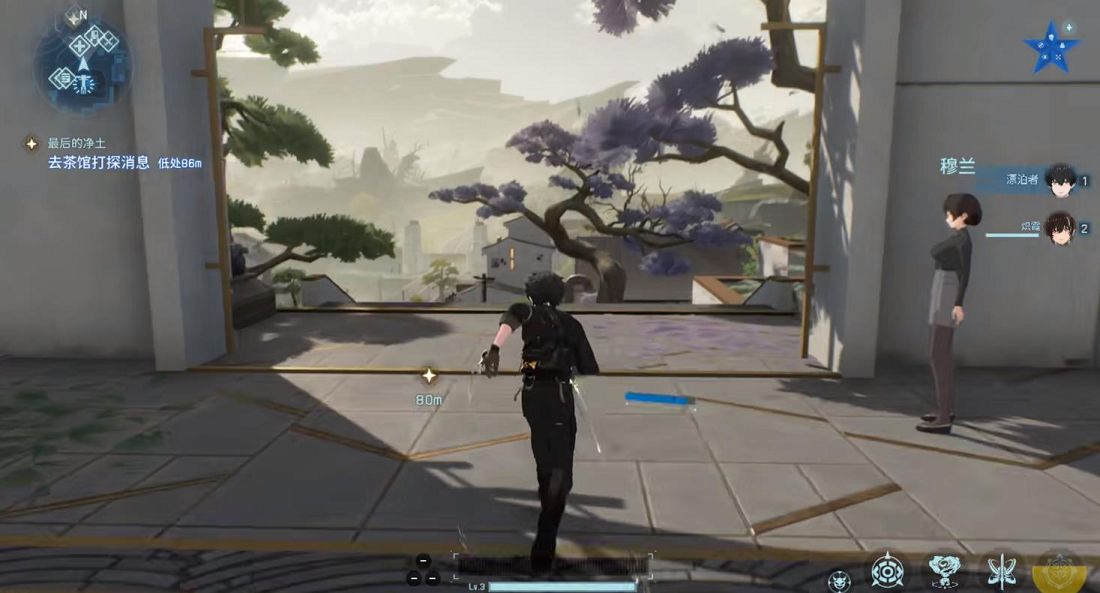1100x593 pixels.
Task: Open the blue star shortcut wheel
Action: pyautogui.click(x=1051, y=48)
